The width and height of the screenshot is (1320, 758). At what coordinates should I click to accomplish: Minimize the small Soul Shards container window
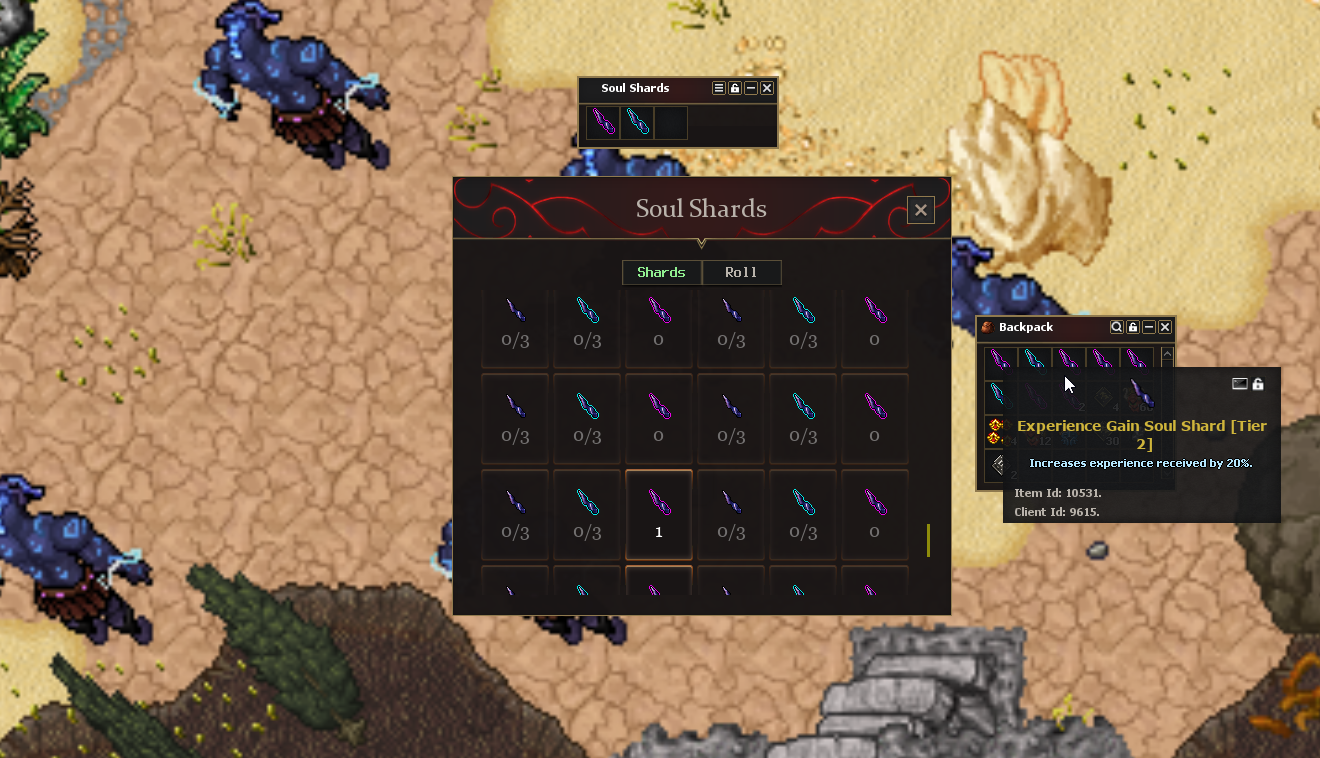coord(751,89)
